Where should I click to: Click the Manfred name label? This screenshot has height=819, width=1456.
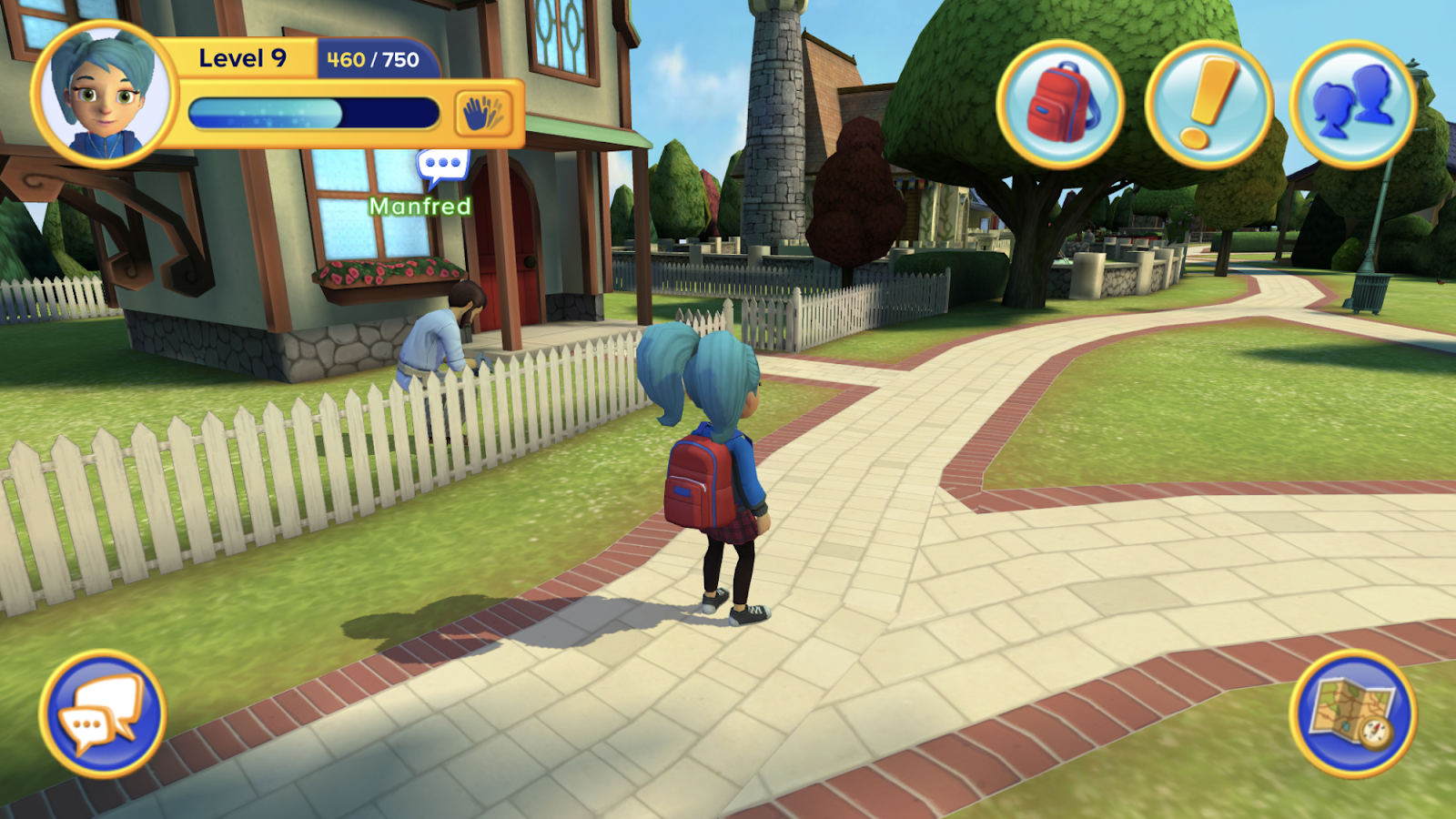pyautogui.click(x=421, y=207)
